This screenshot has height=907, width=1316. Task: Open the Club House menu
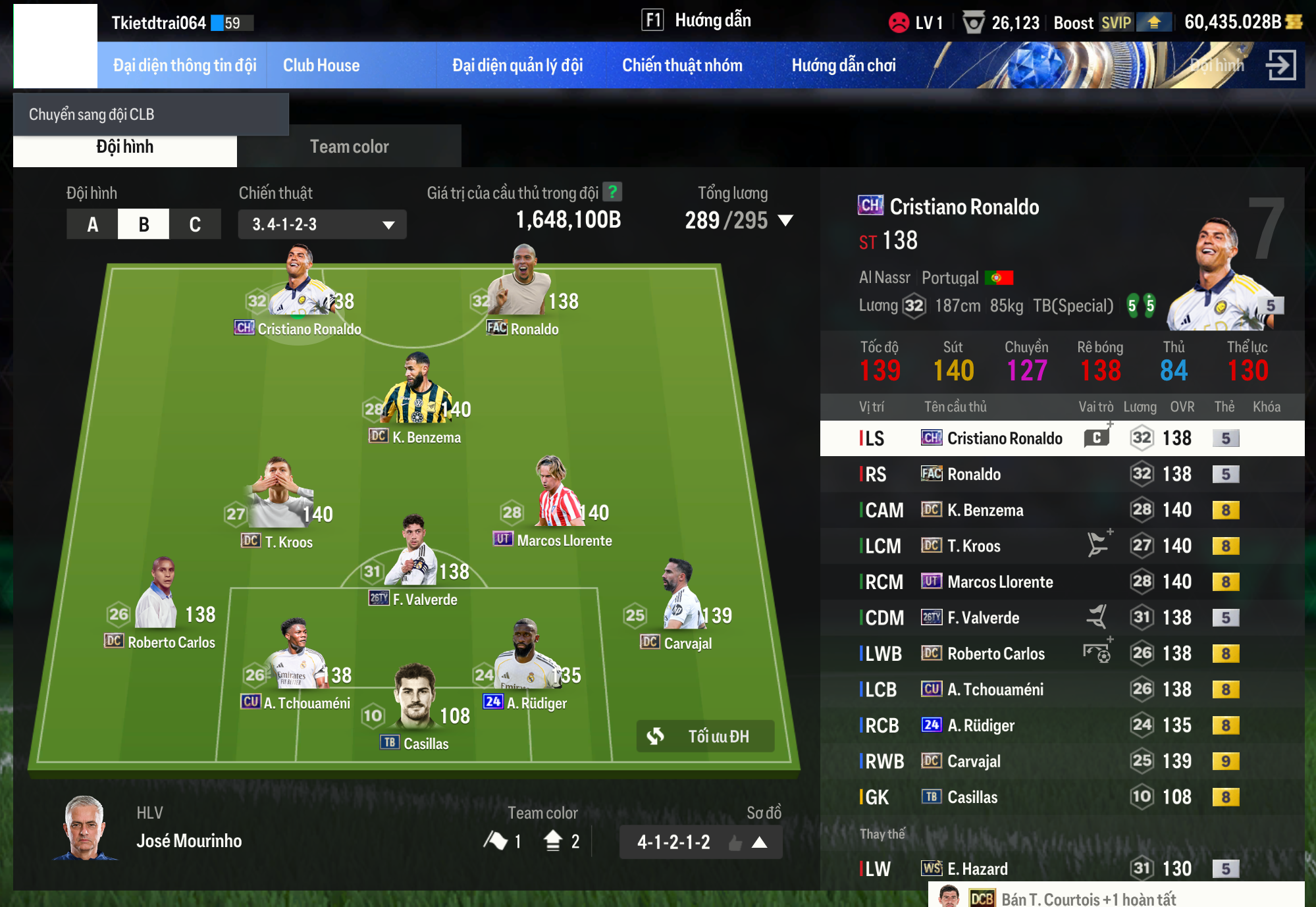(x=321, y=65)
